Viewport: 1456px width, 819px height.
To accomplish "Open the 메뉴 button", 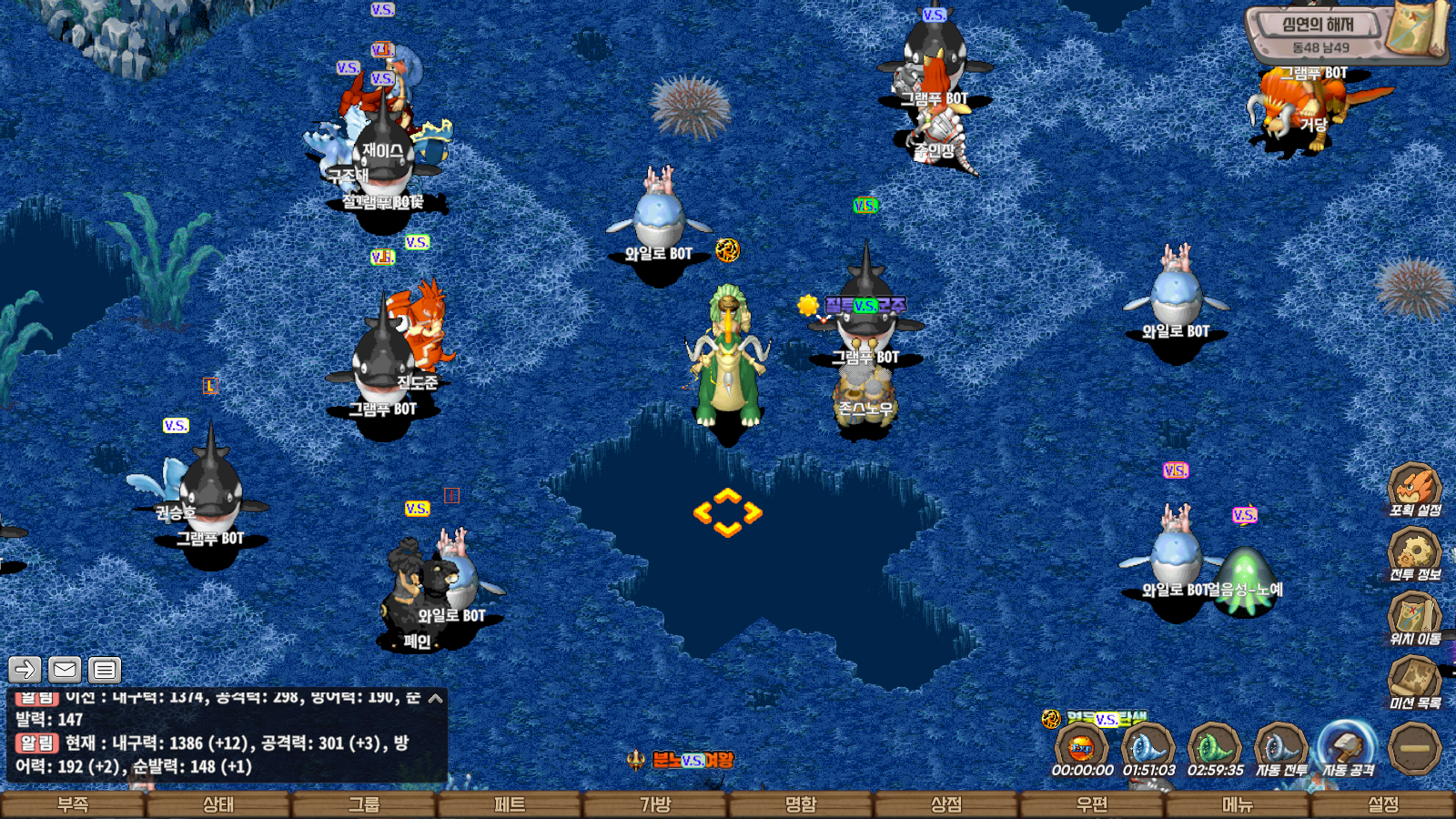I will pos(1238,804).
